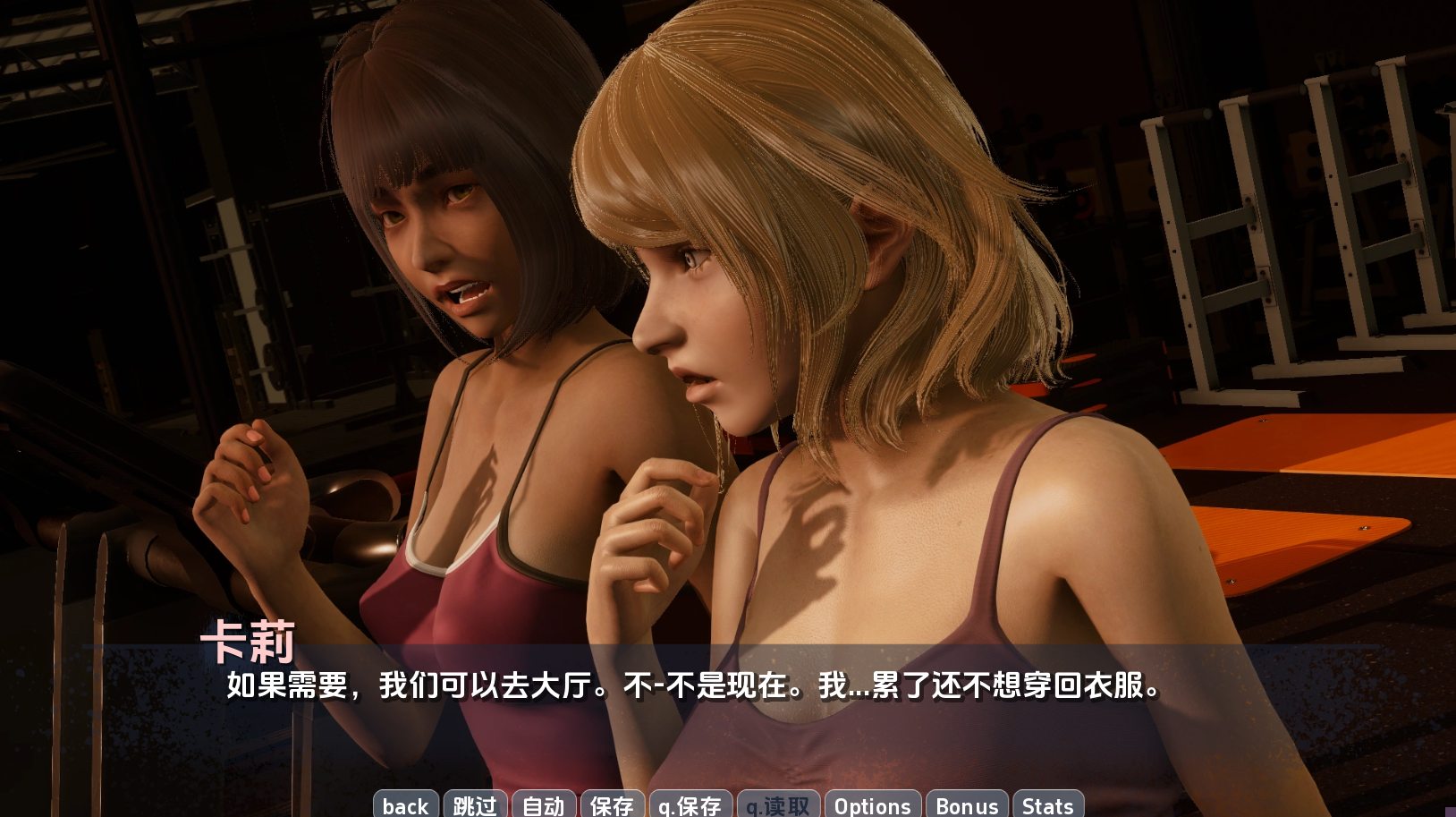Toggle 自动 to stop auto-advance

544,806
